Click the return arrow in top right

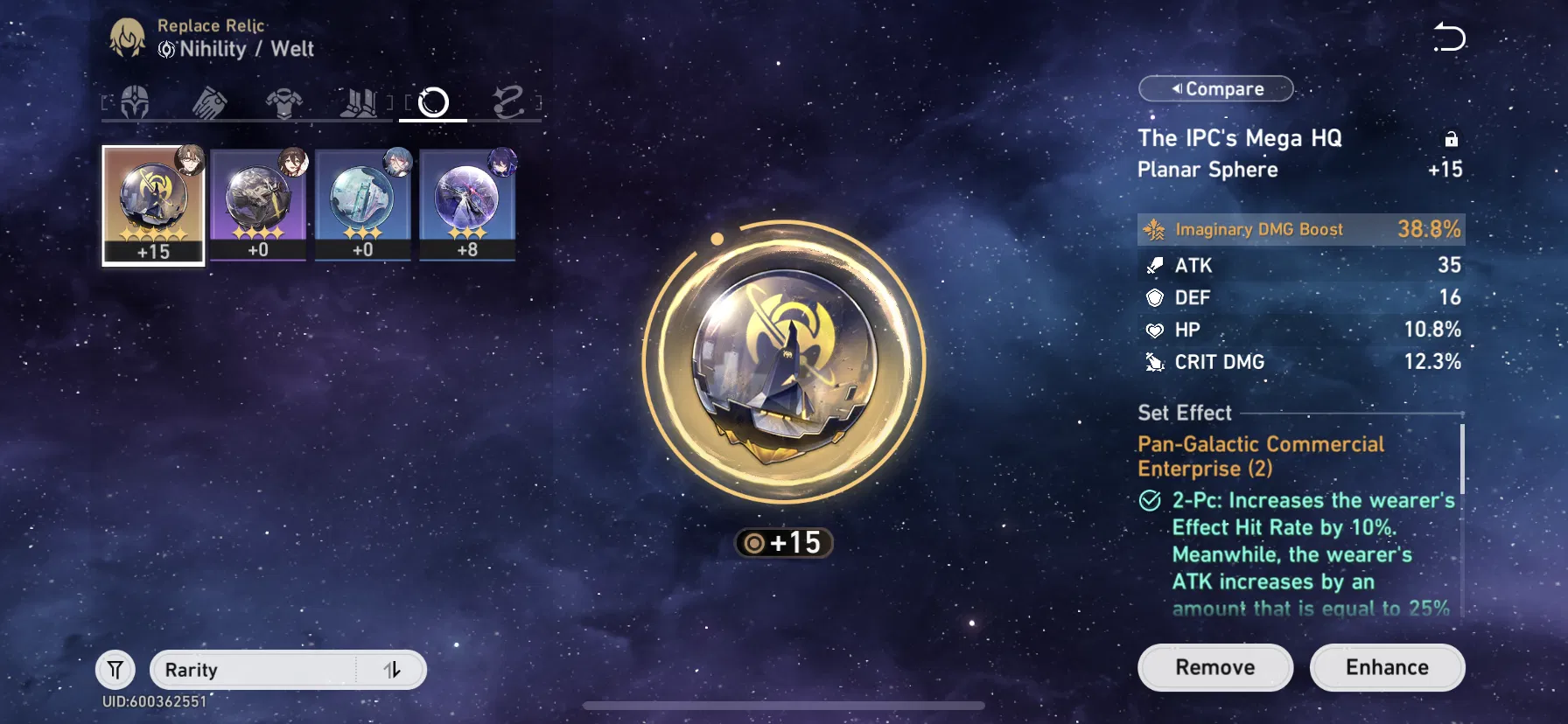pyautogui.click(x=1449, y=38)
